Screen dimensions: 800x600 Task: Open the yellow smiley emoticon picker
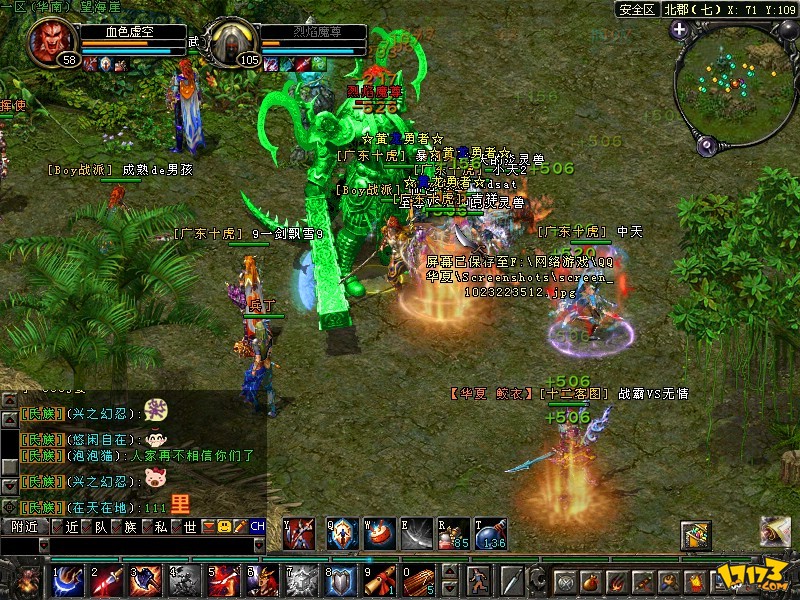(224, 526)
